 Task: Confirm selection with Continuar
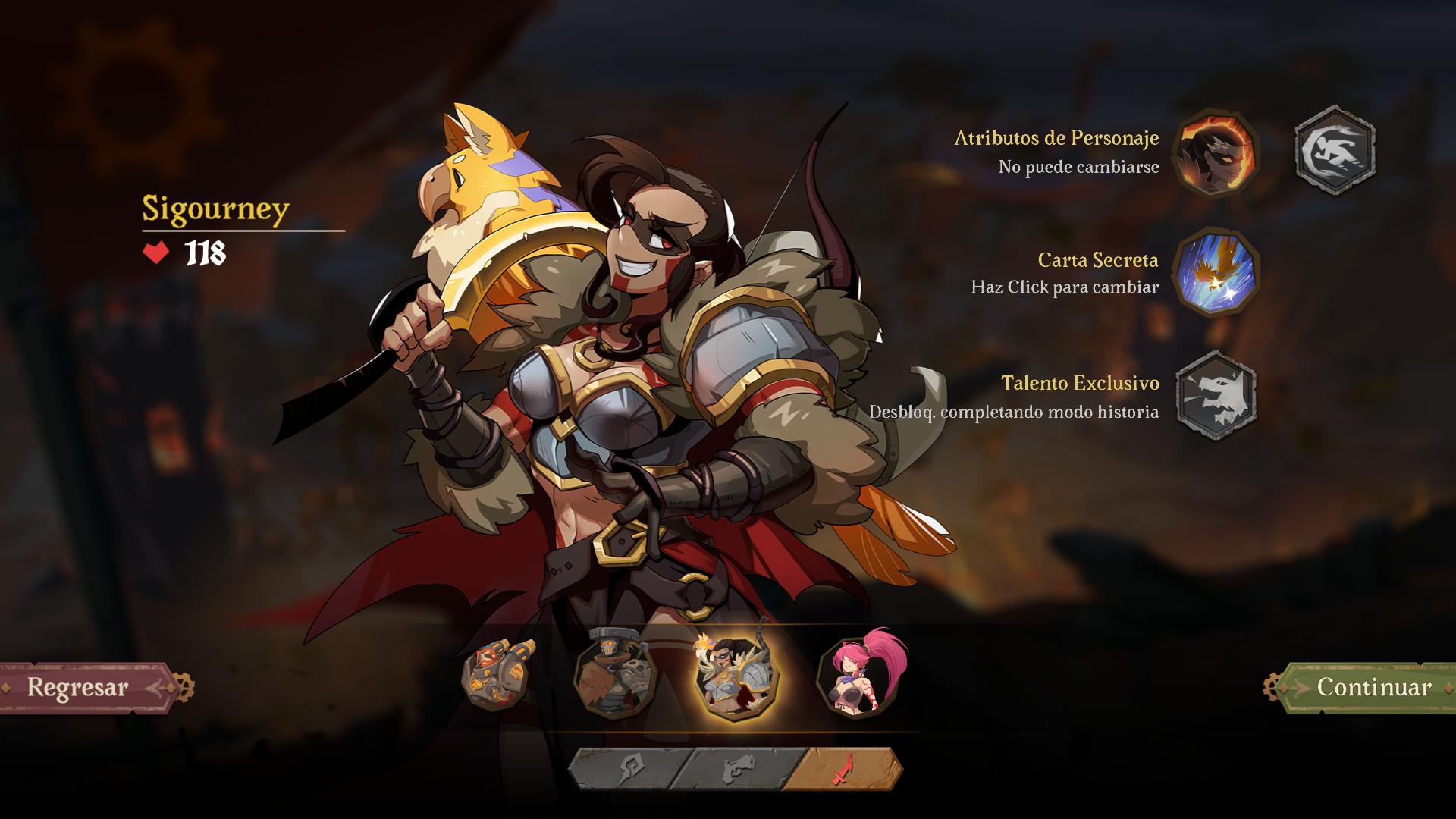pyautogui.click(x=1365, y=687)
